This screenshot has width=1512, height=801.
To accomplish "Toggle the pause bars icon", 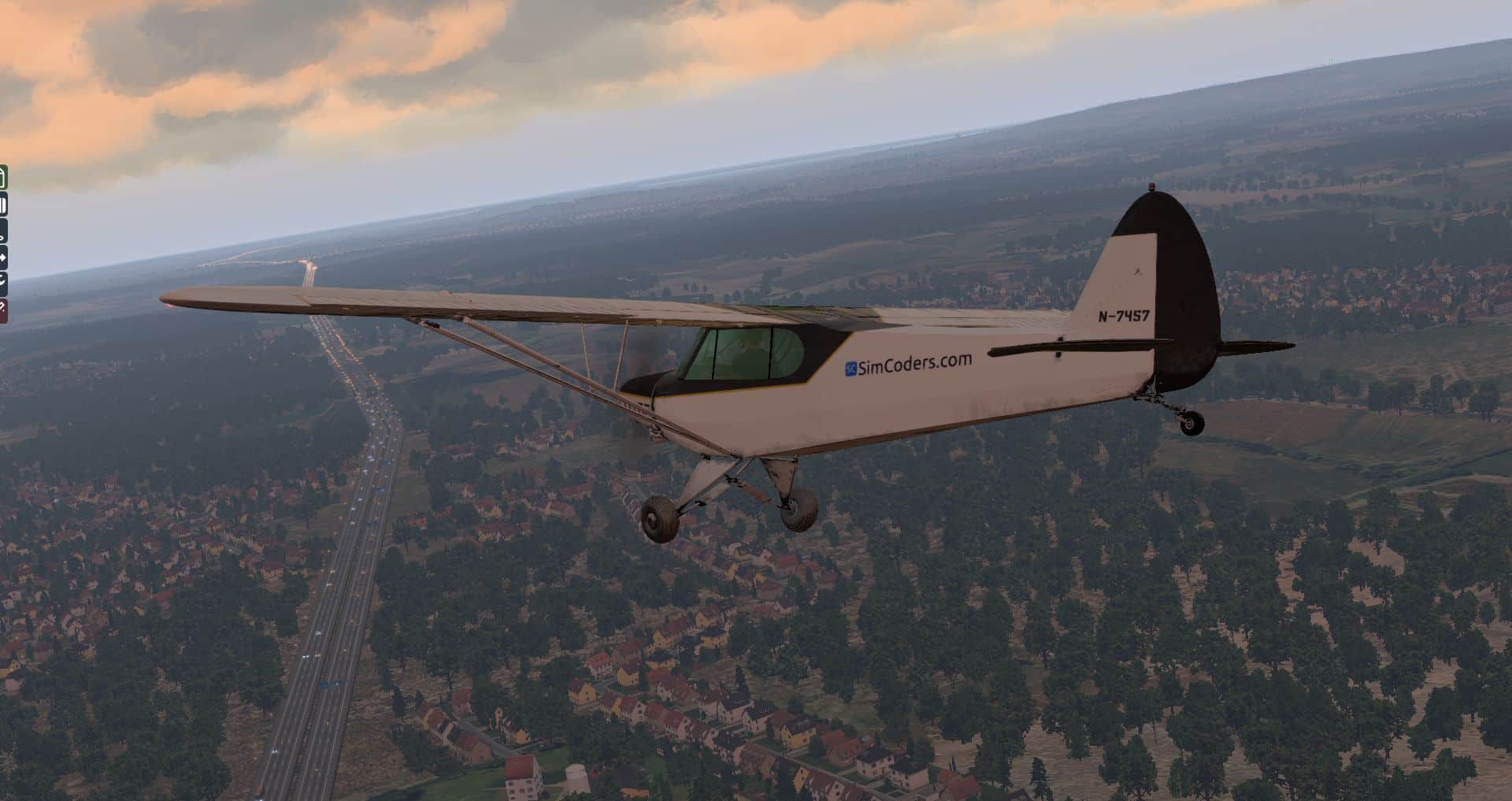I will 3,206.
